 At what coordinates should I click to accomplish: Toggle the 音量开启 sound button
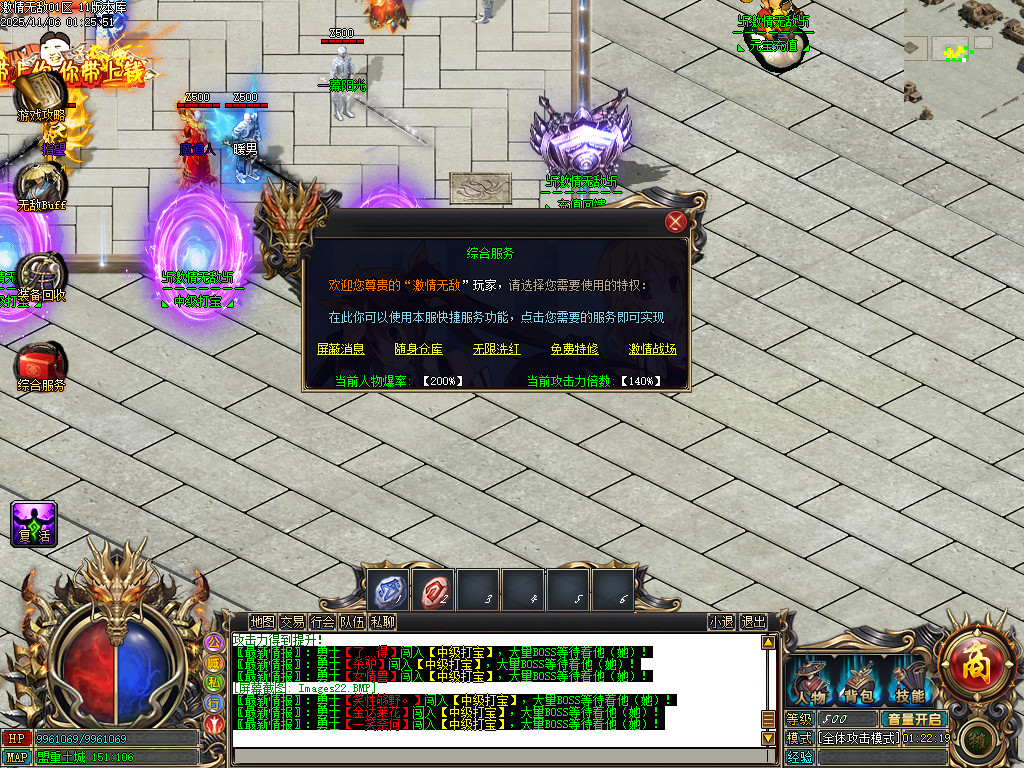(914, 719)
